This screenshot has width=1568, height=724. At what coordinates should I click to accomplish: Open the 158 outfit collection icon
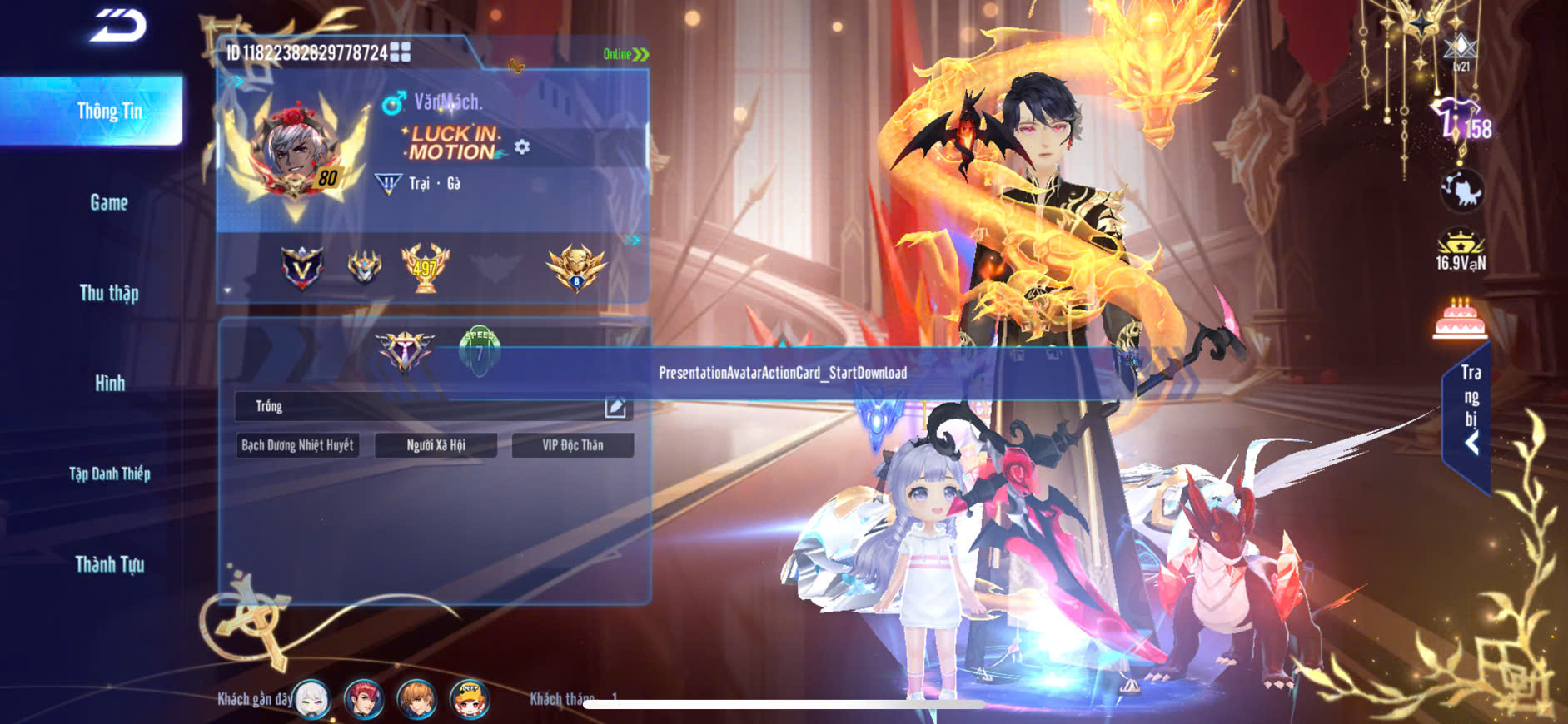pos(1461,121)
